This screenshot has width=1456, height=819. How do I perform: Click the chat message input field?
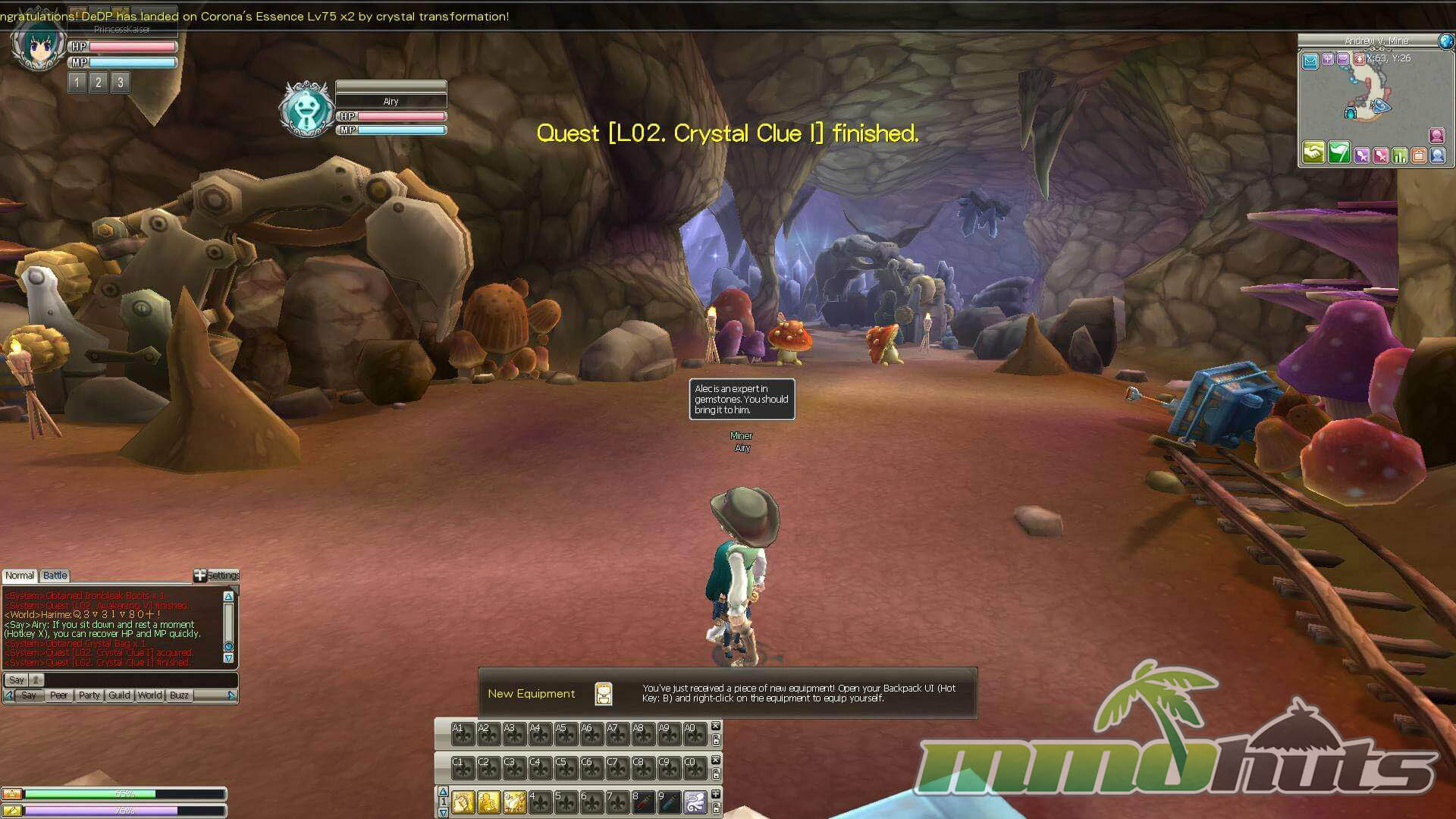(136, 680)
